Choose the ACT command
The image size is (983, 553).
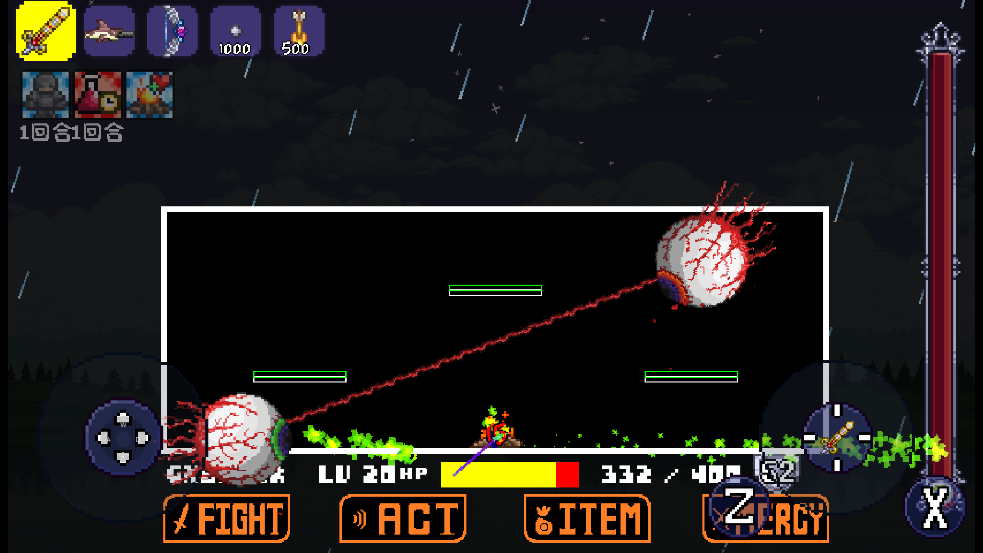click(x=403, y=519)
